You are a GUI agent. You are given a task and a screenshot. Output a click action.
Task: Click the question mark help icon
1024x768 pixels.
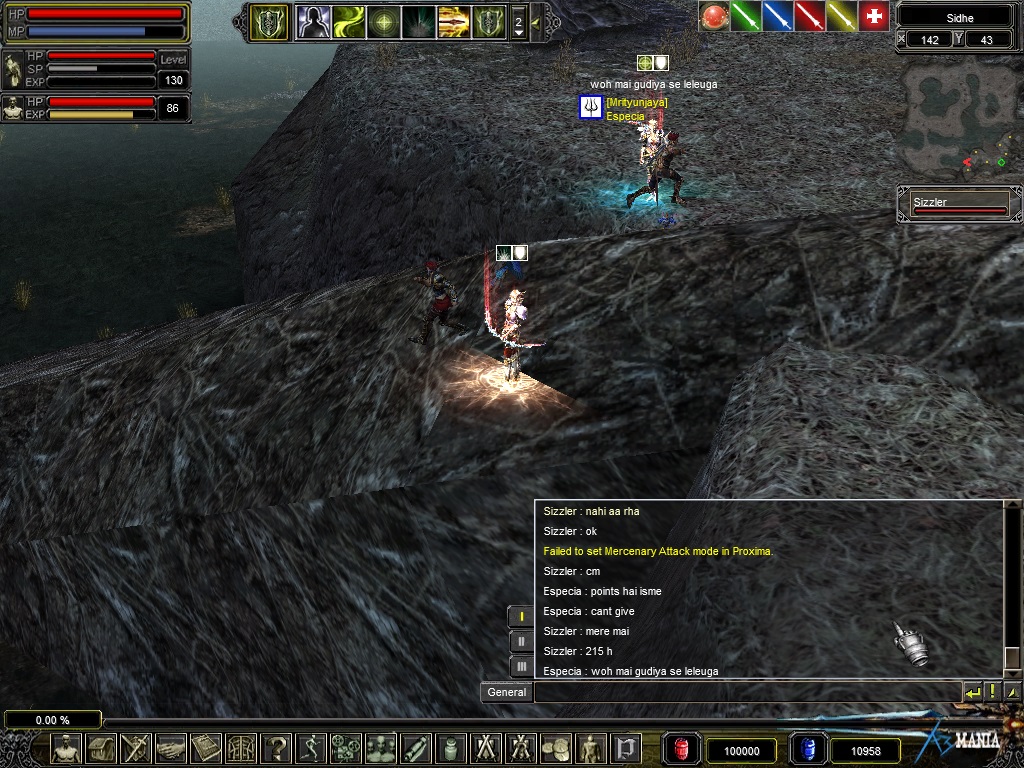[276, 748]
